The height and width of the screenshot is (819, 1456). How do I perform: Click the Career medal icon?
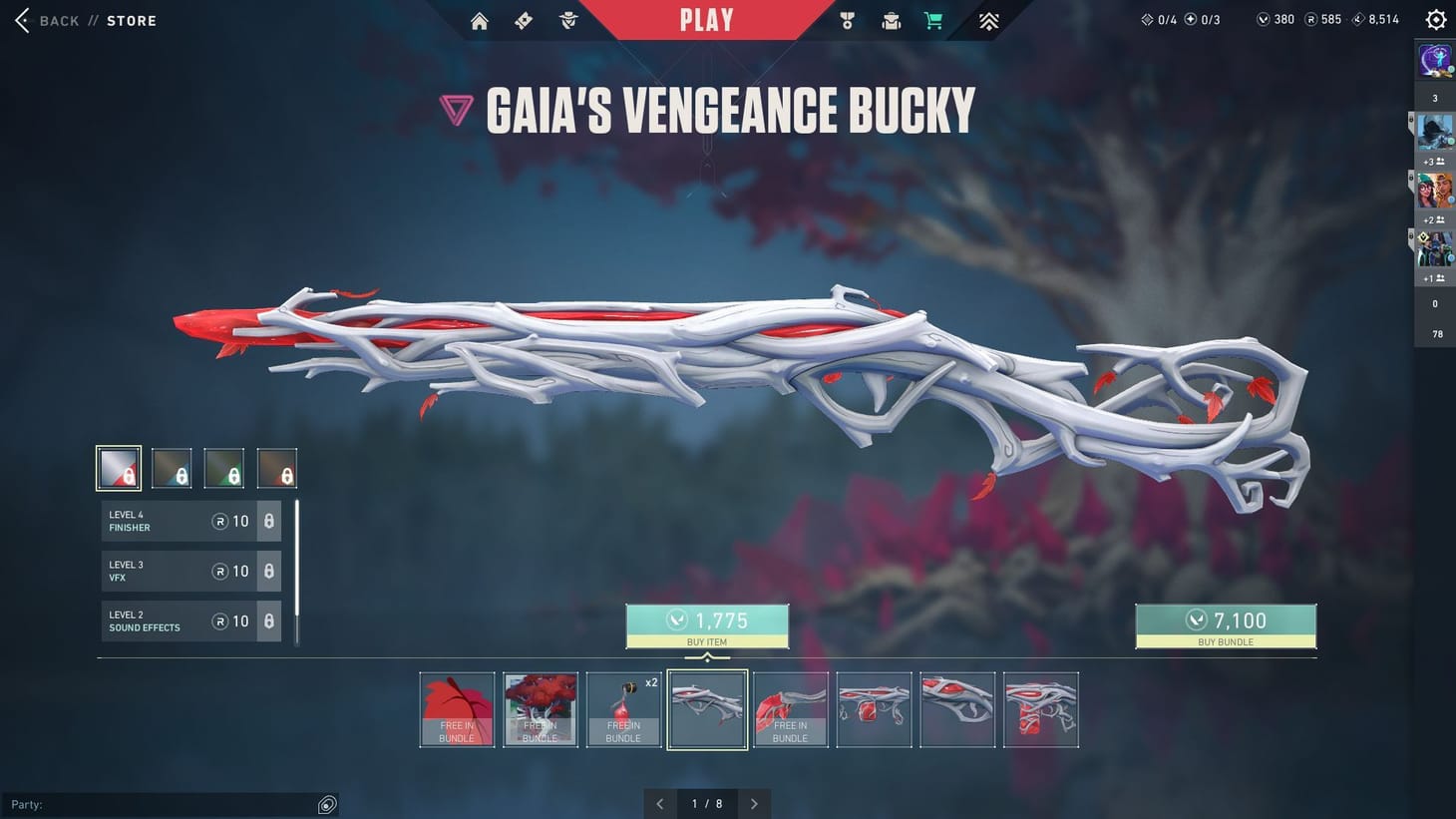pyautogui.click(x=847, y=20)
